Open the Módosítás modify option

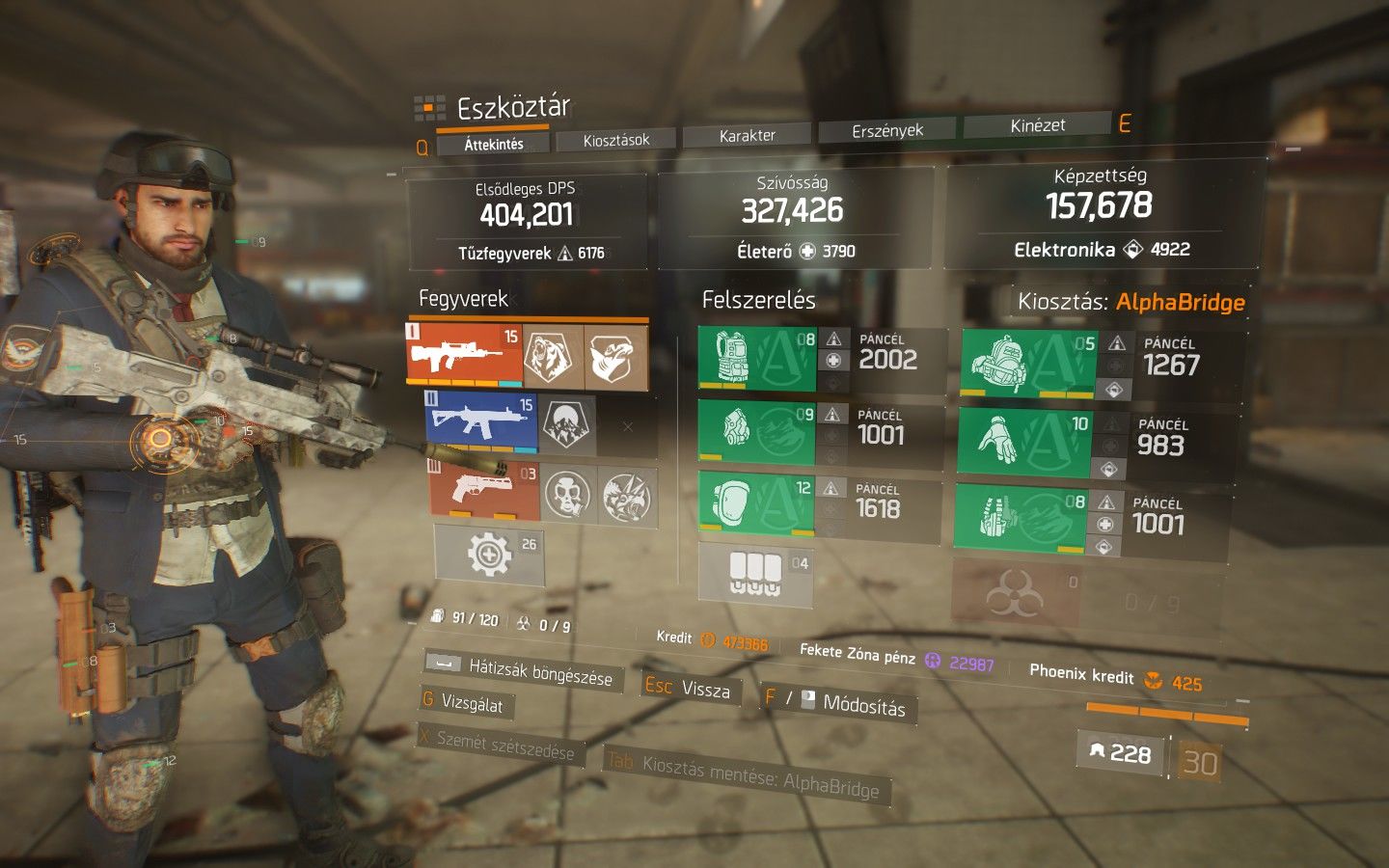point(838,704)
